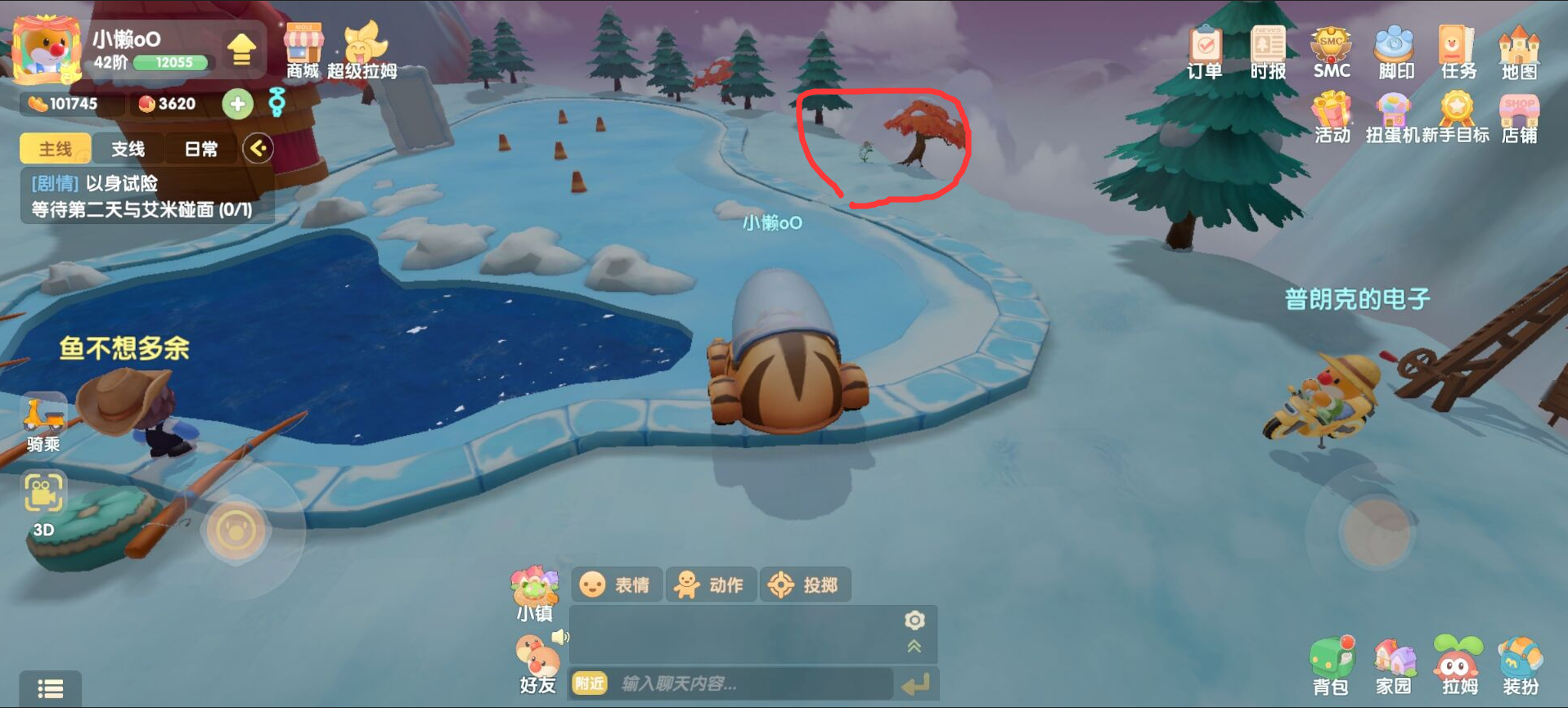Viewport: 1568px width, 708px height.
Task: Open the 表情 emote panel
Action: point(616,585)
